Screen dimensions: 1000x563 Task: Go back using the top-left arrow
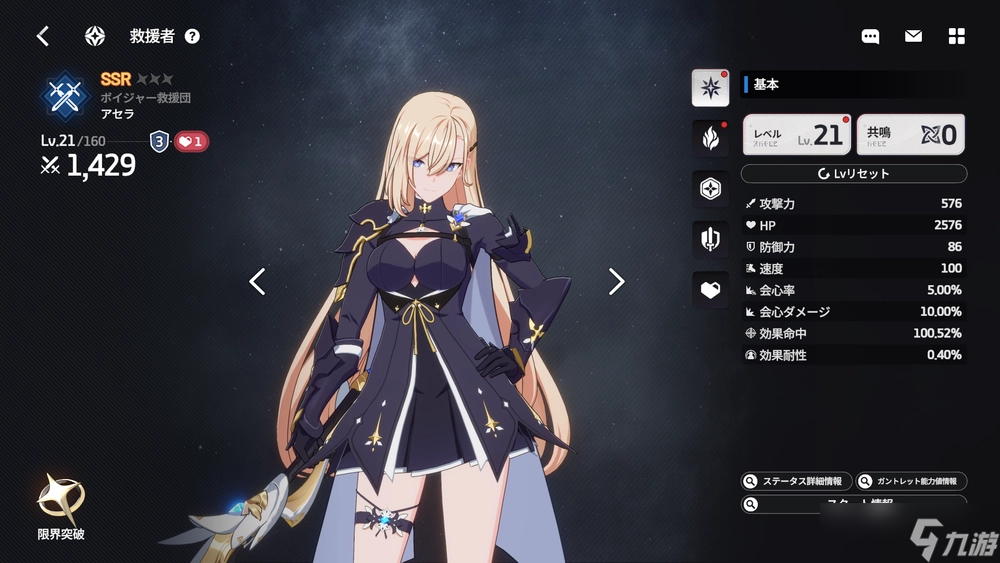point(43,36)
